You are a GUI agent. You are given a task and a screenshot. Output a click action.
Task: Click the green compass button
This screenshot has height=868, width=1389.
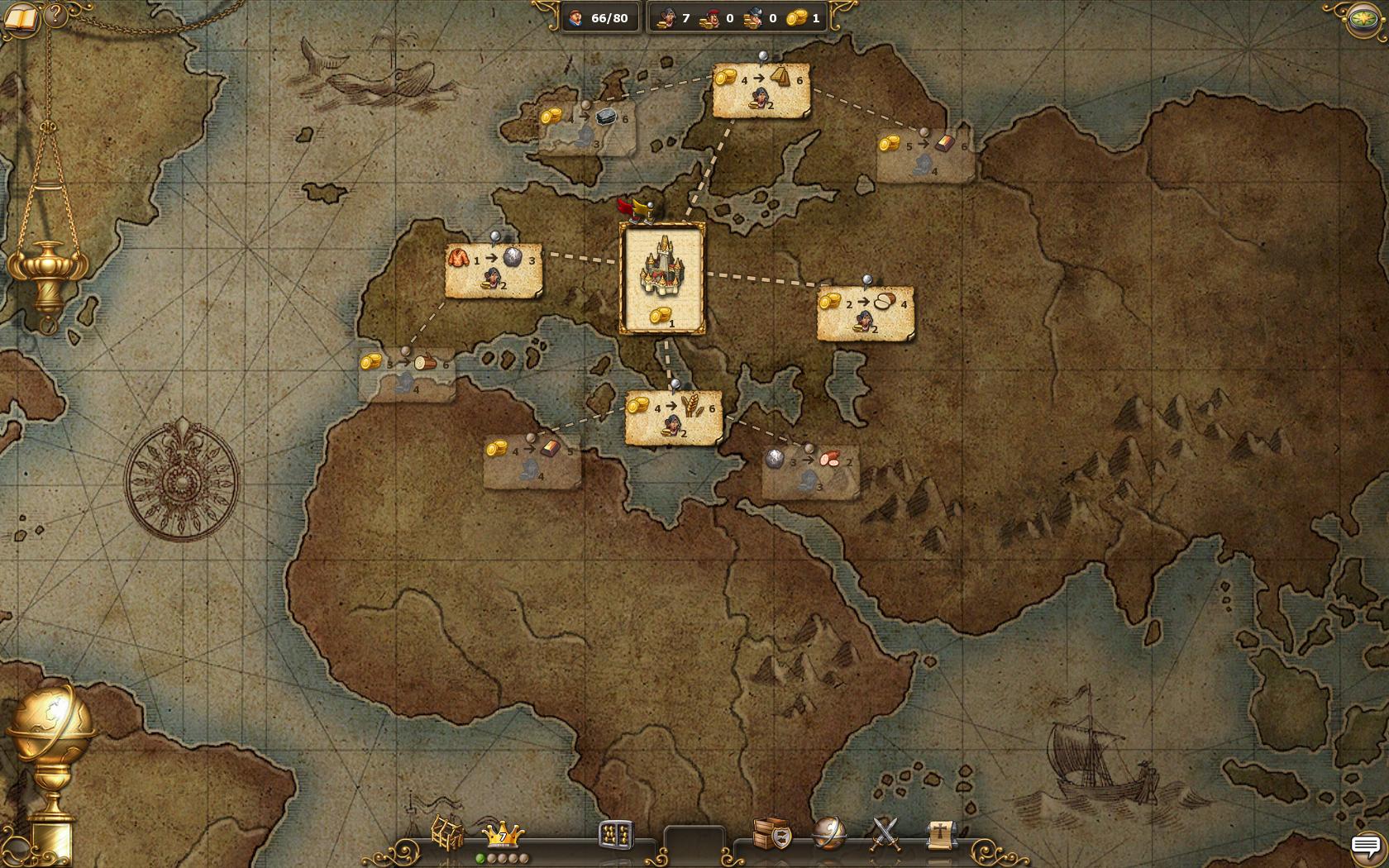[1364, 20]
